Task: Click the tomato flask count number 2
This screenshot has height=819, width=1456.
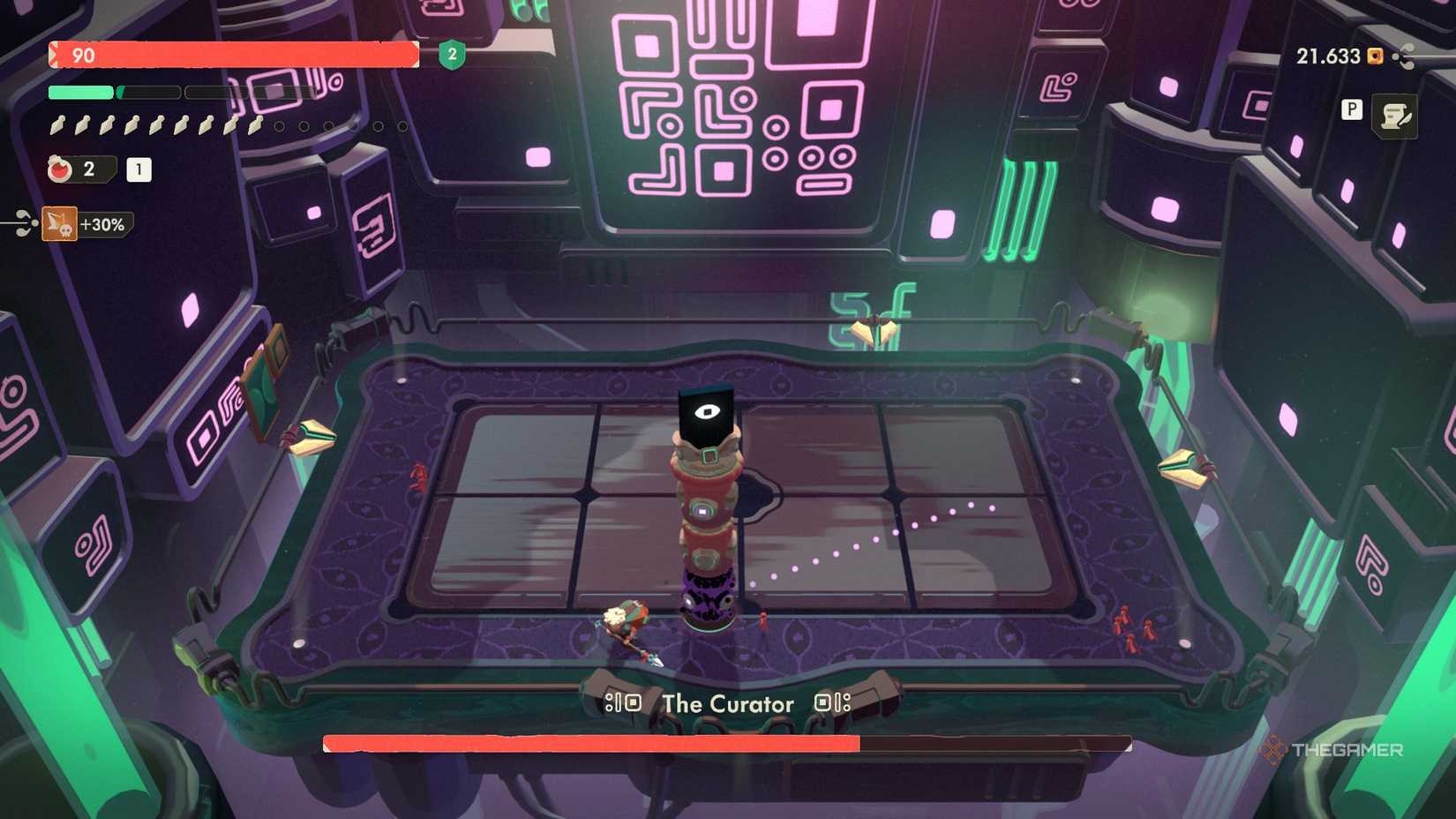Action: point(88,168)
